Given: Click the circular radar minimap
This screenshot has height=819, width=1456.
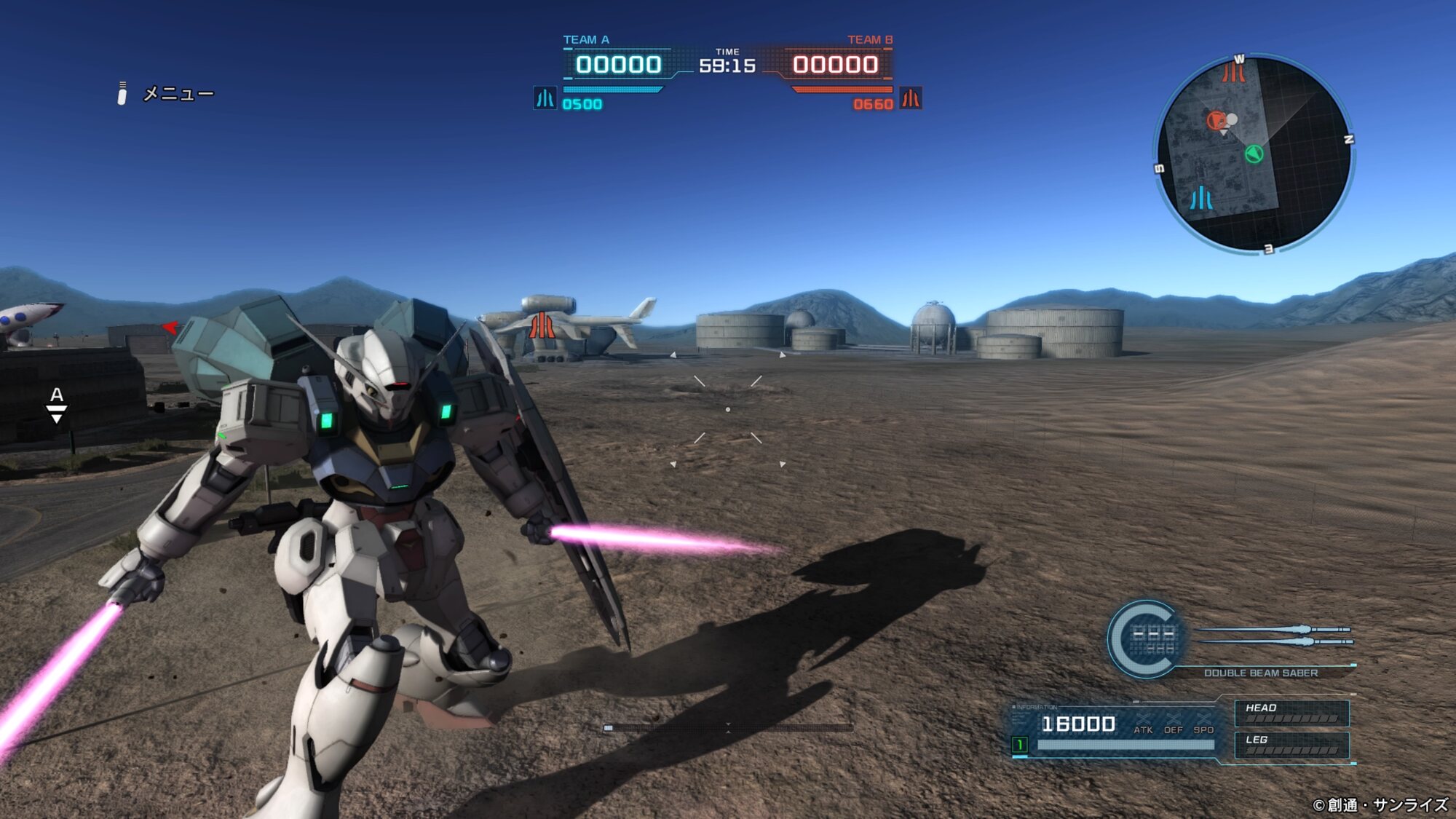Looking at the screenshot, I should point(1254,154).
